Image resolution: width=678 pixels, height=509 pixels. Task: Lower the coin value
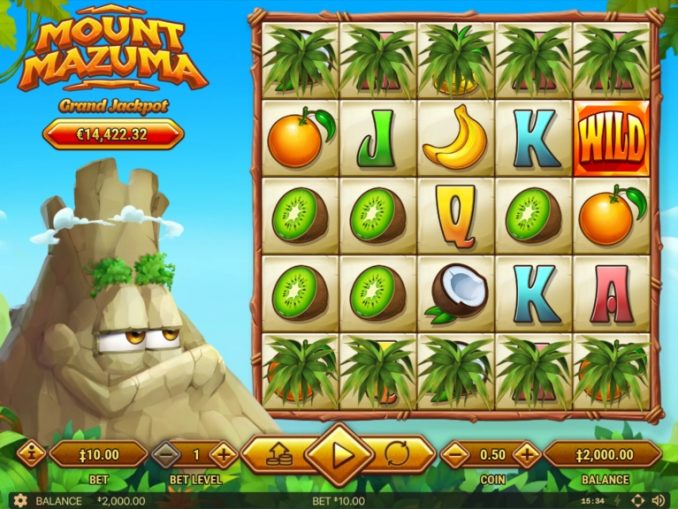(x=455, y=455)
